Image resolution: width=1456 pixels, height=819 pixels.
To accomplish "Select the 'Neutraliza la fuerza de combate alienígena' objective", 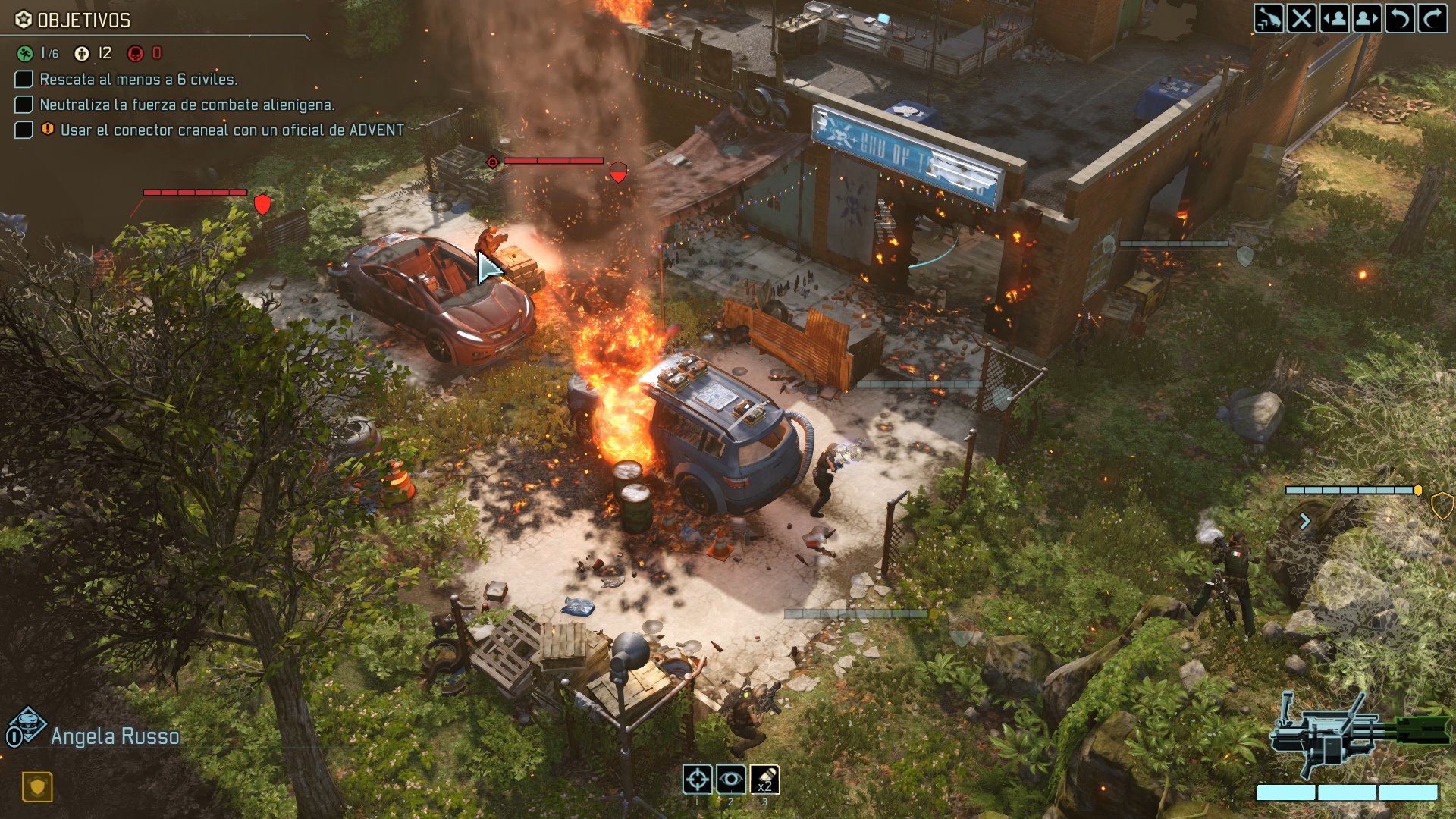I will (x=187, y=105).
